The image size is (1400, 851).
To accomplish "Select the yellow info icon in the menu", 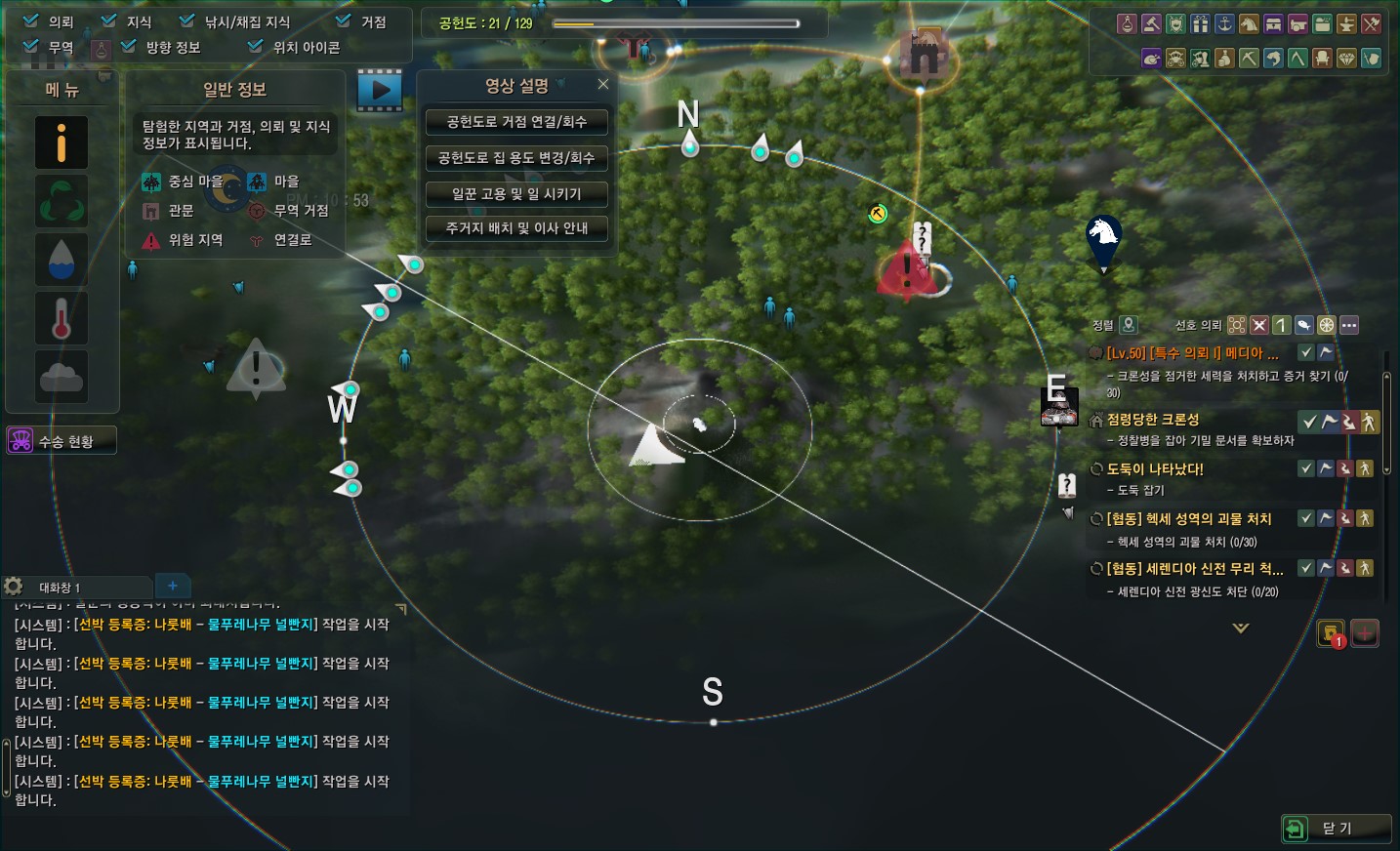I will 62,142.
